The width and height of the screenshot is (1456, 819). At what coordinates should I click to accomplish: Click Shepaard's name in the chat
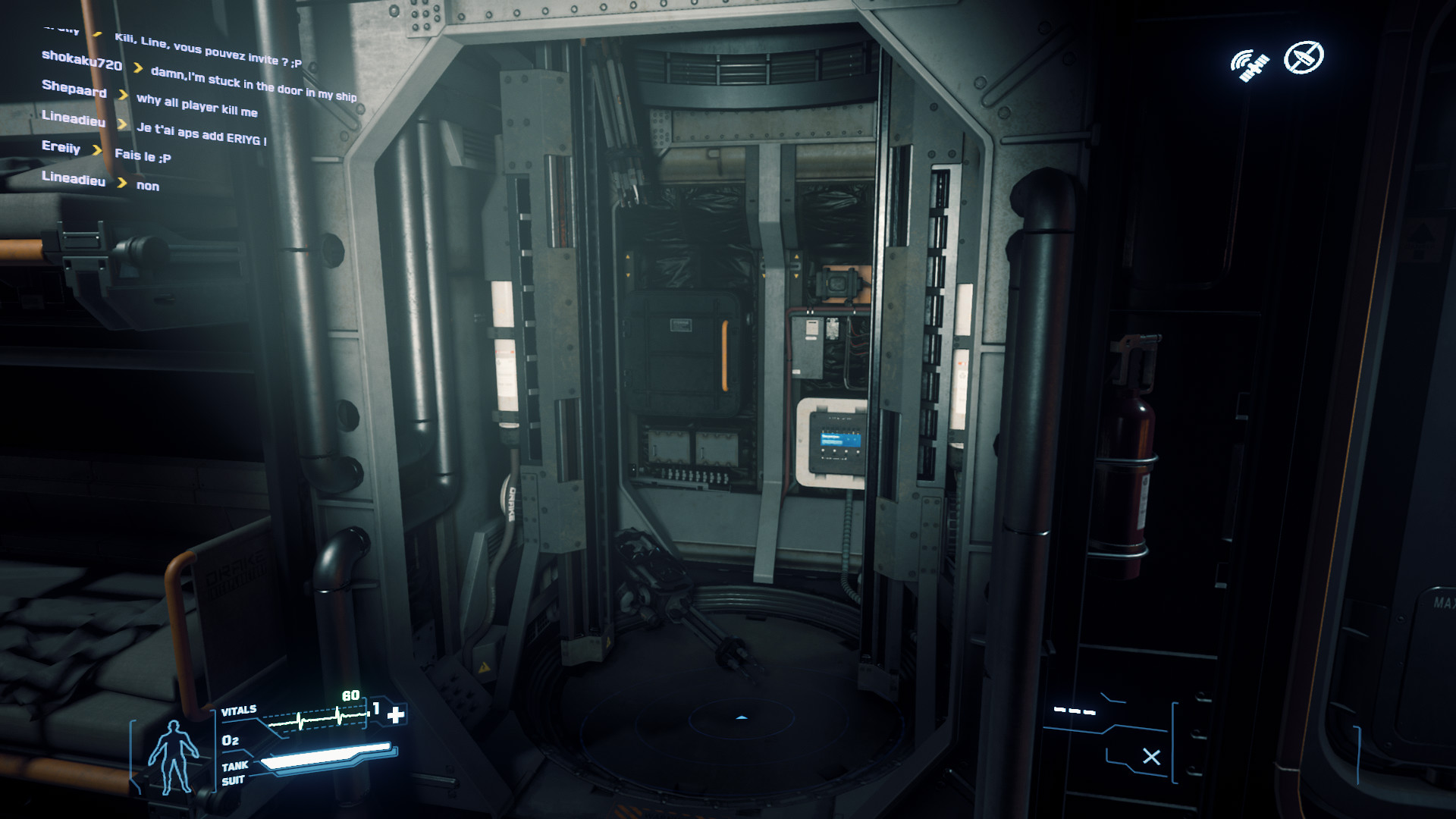click(x=74, y=89)
